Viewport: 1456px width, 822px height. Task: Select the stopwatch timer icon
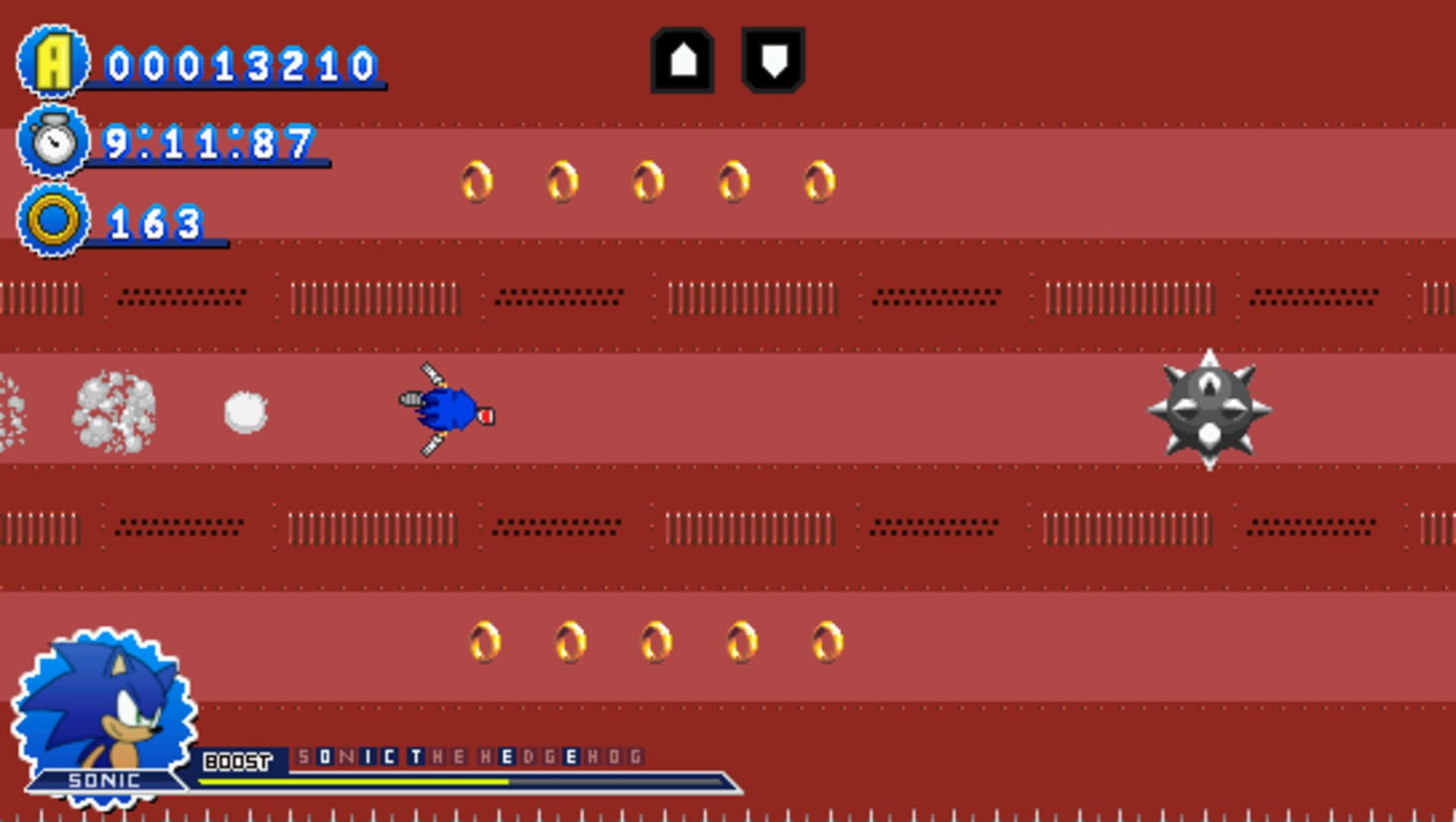point(52,141)
